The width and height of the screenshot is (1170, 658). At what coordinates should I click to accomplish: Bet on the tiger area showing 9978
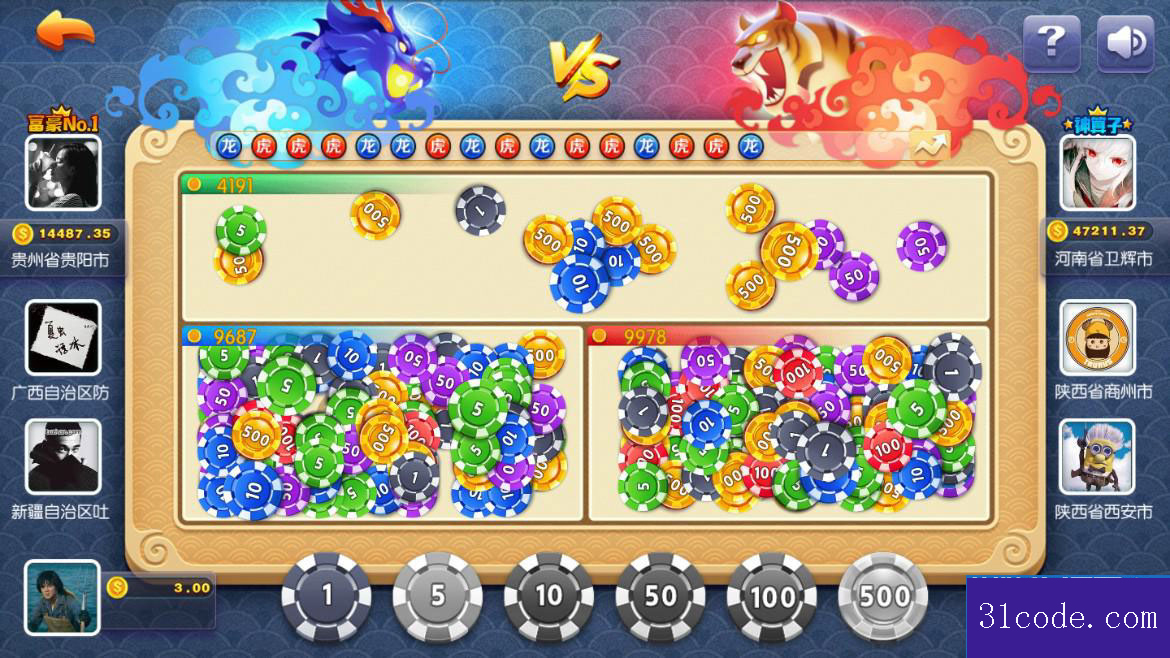pos(788,425)
